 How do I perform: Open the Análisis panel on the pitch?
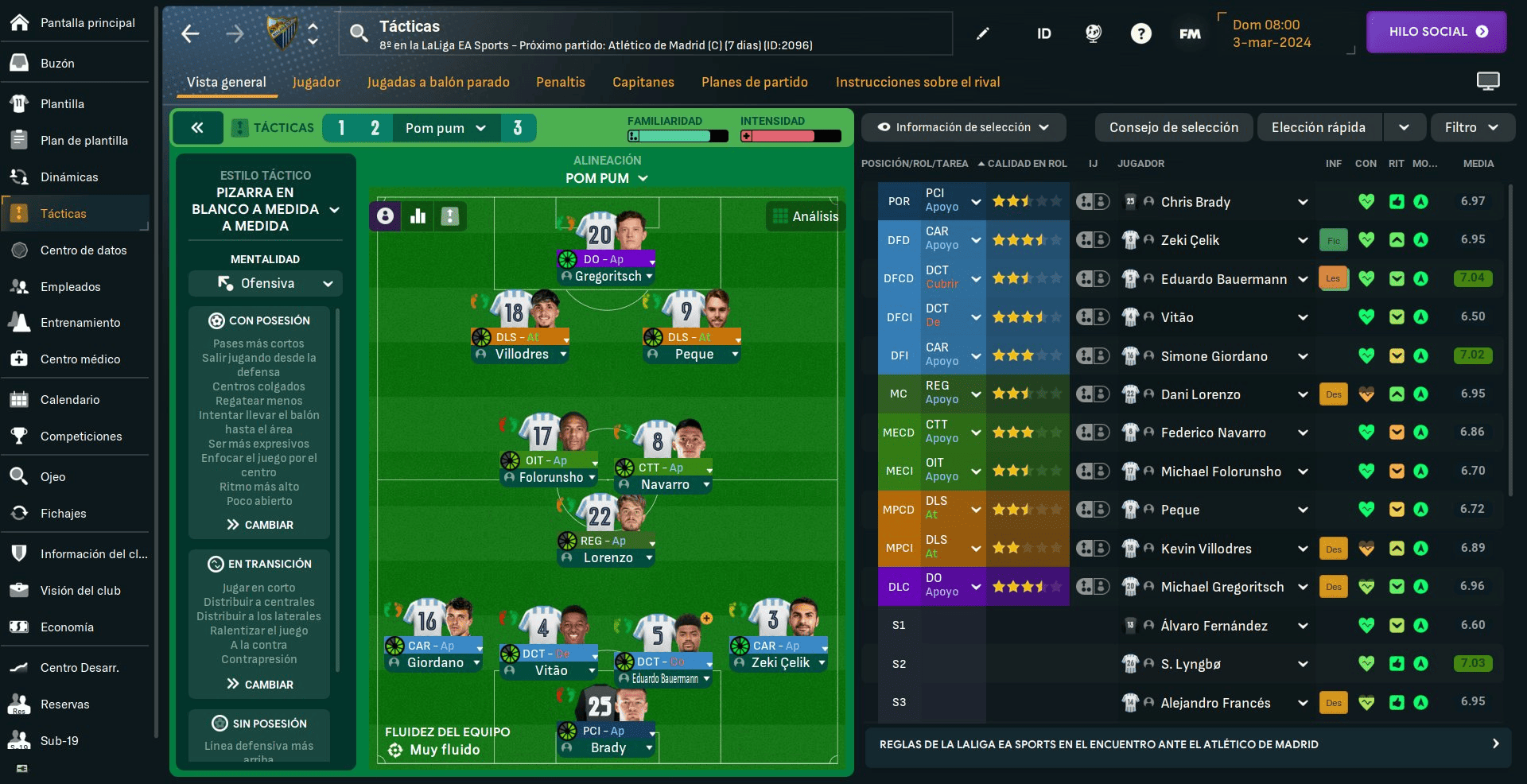(x=805, y=216)
